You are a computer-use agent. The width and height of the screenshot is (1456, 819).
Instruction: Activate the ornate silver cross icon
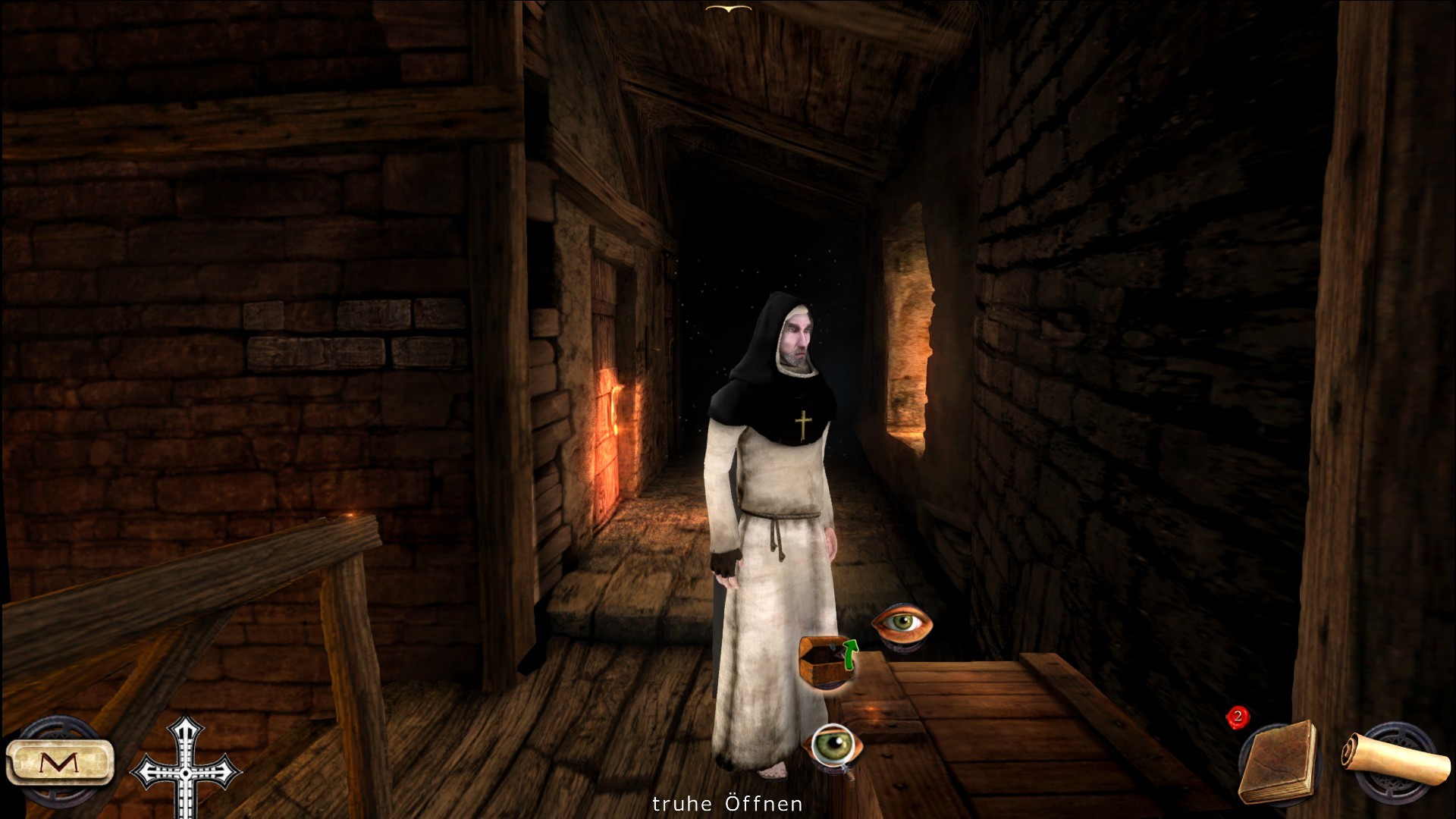click(184, 766)
